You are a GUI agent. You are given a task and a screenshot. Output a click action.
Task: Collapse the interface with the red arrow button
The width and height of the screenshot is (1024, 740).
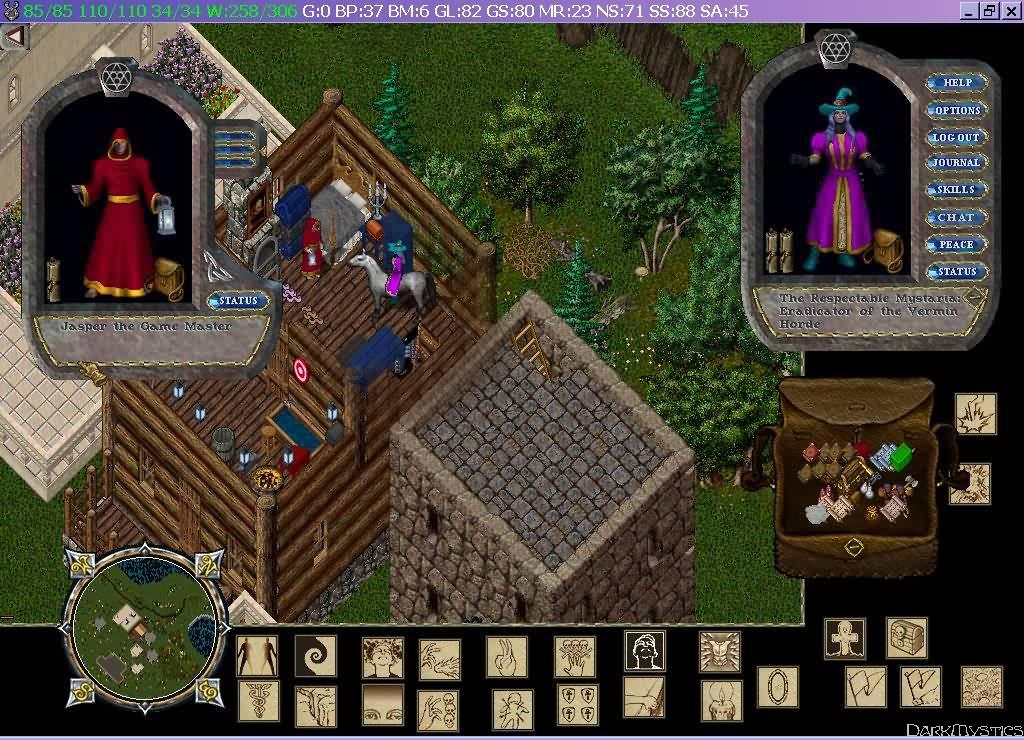pyautogui.click(x=14, y=37)
